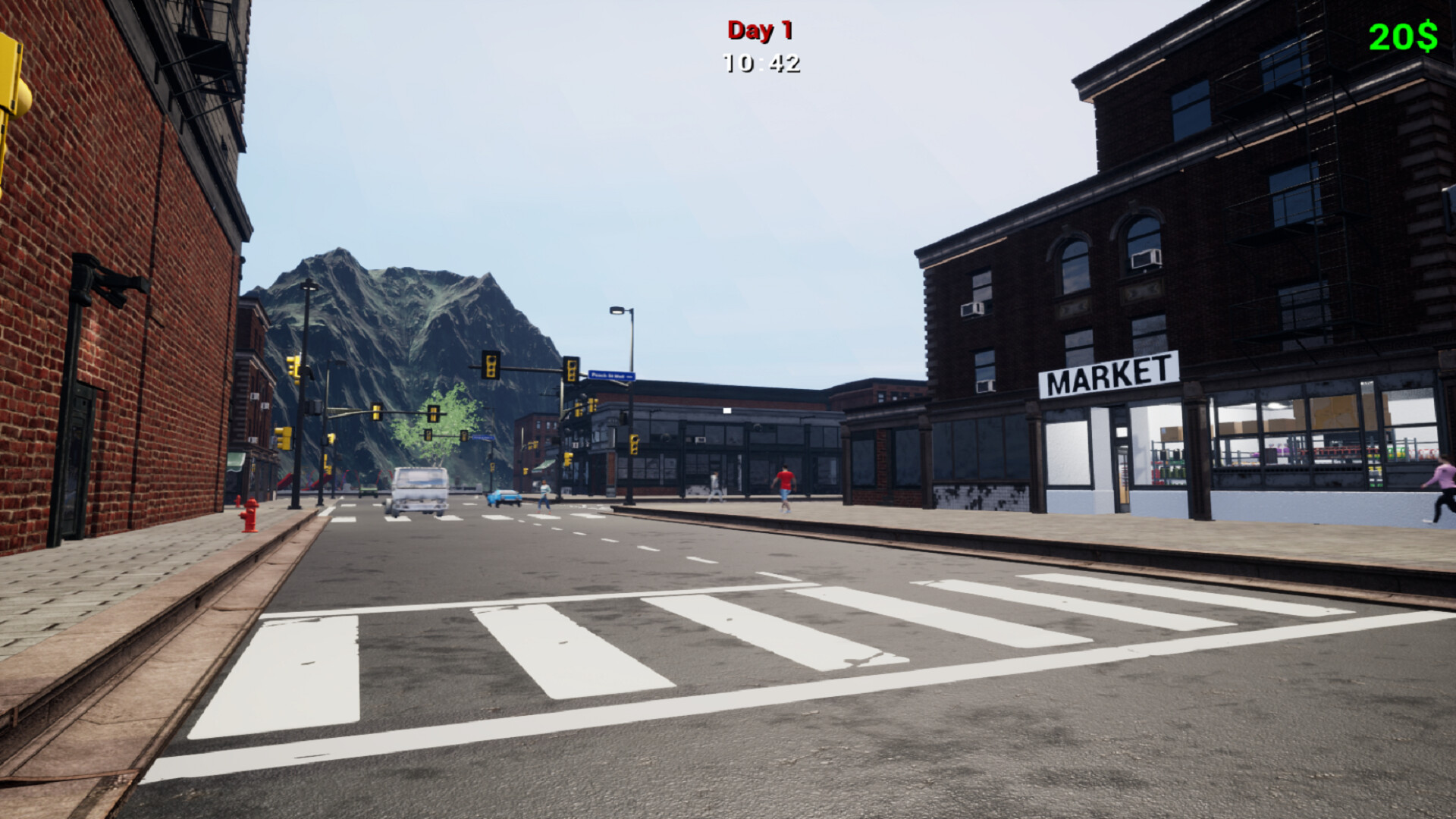Click the green 20$ money counter
The height and width of the screenshot is (819, 1456).
click(1401, 33)
